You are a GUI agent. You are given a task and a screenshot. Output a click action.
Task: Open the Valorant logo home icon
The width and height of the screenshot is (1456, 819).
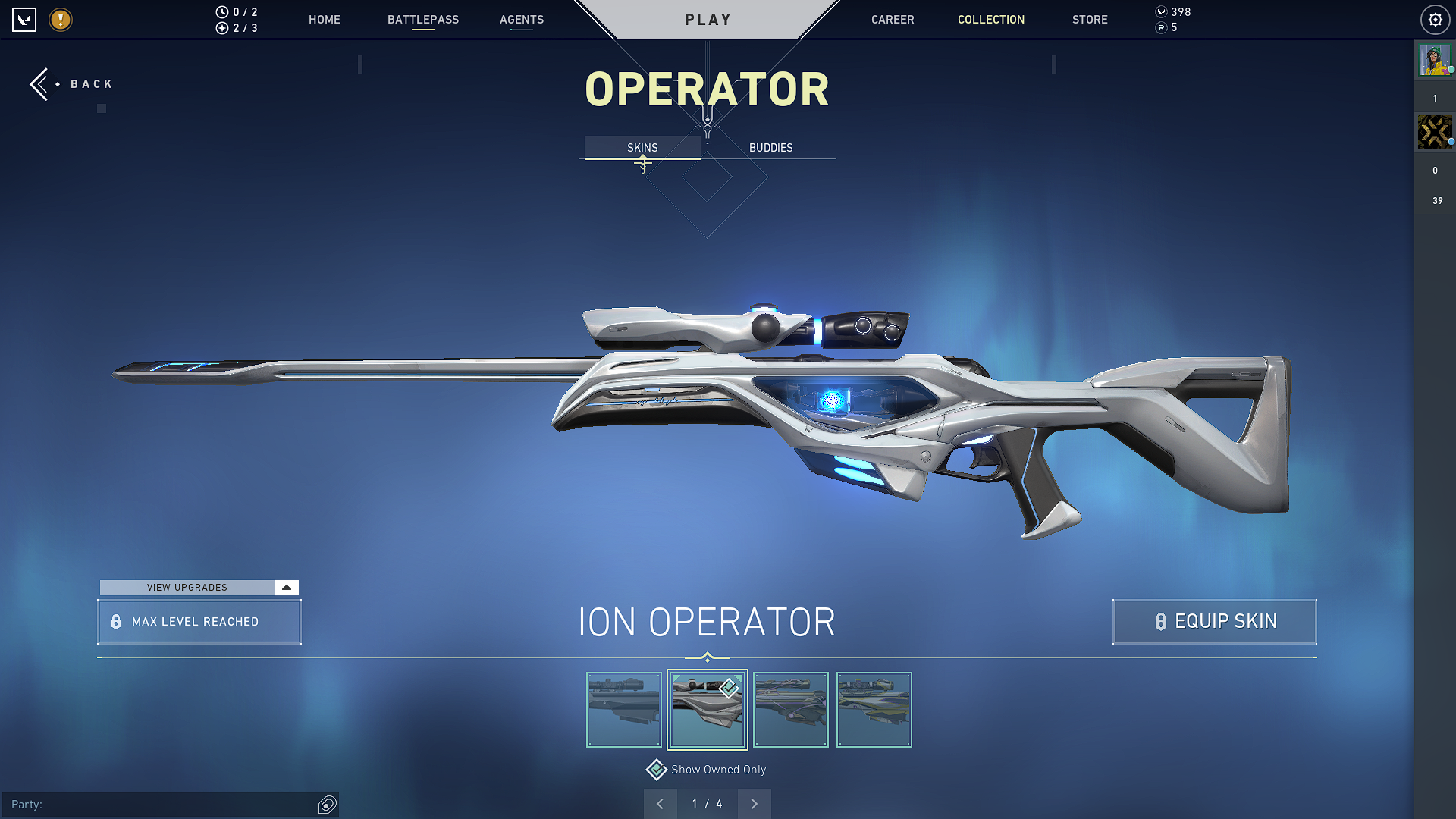(24, 20)
